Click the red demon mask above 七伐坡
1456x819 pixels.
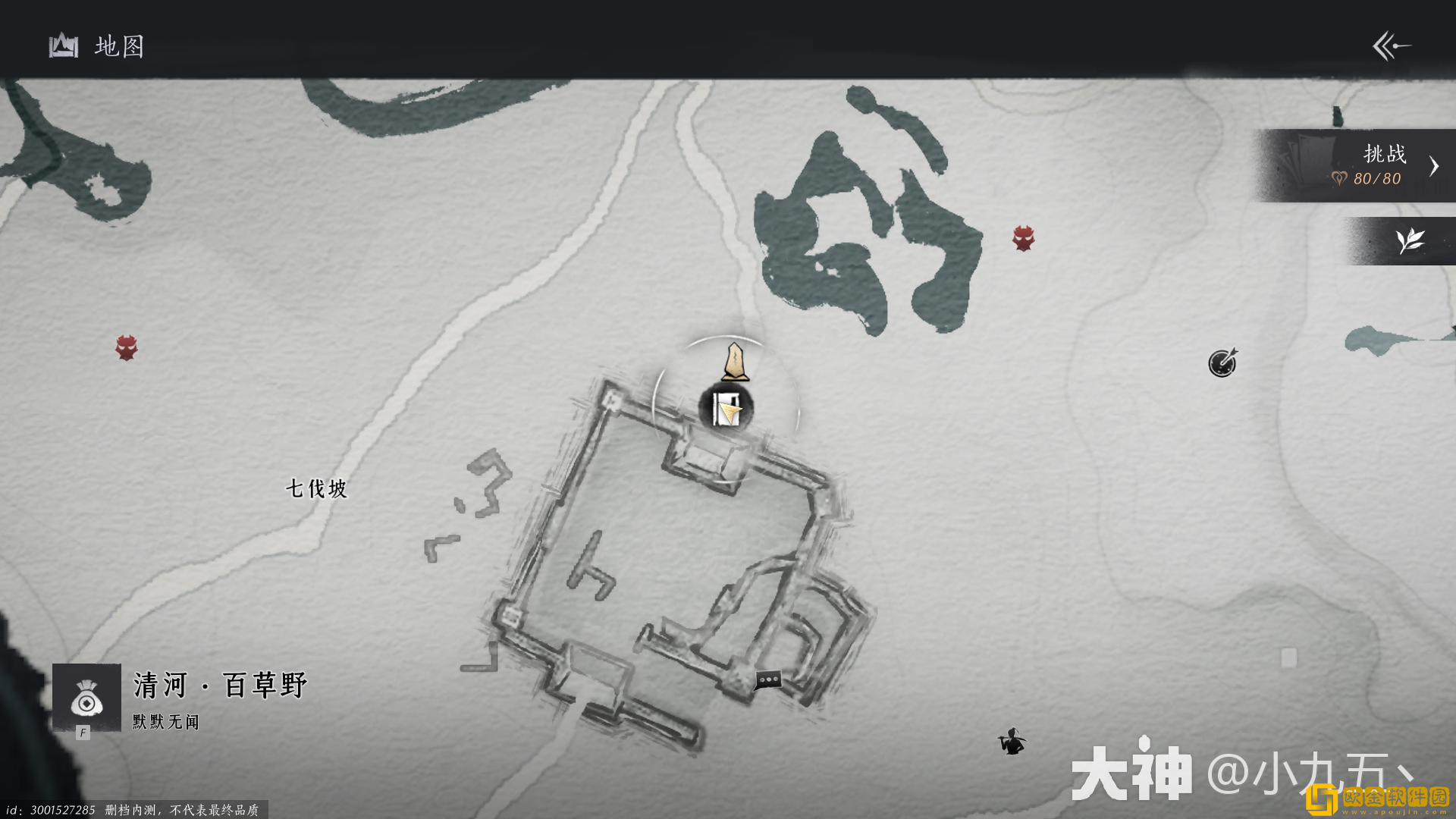pyautogui.click(x=127, y=347)
